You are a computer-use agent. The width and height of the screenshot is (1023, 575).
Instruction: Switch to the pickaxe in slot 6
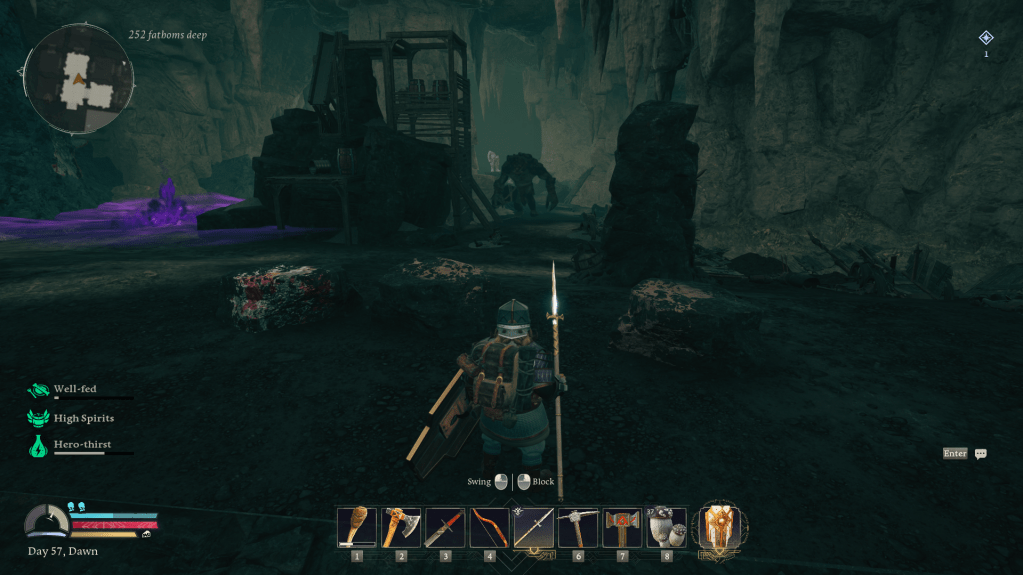pyautogui.click(x=578, y=527)
